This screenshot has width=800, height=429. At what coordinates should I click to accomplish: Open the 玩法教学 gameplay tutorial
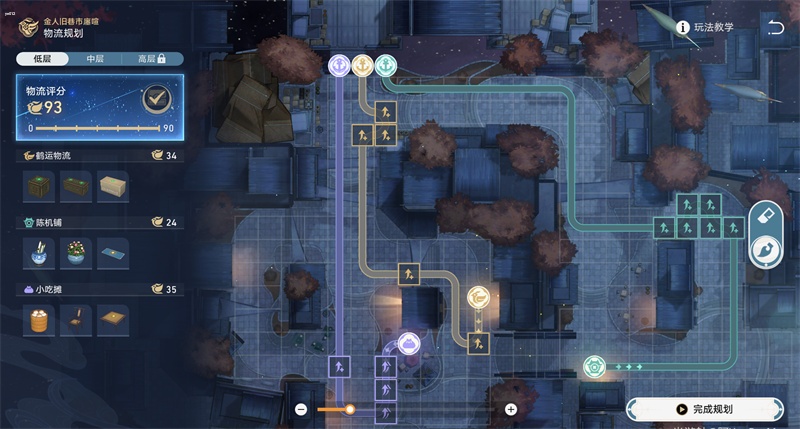[x=704, y=27]
